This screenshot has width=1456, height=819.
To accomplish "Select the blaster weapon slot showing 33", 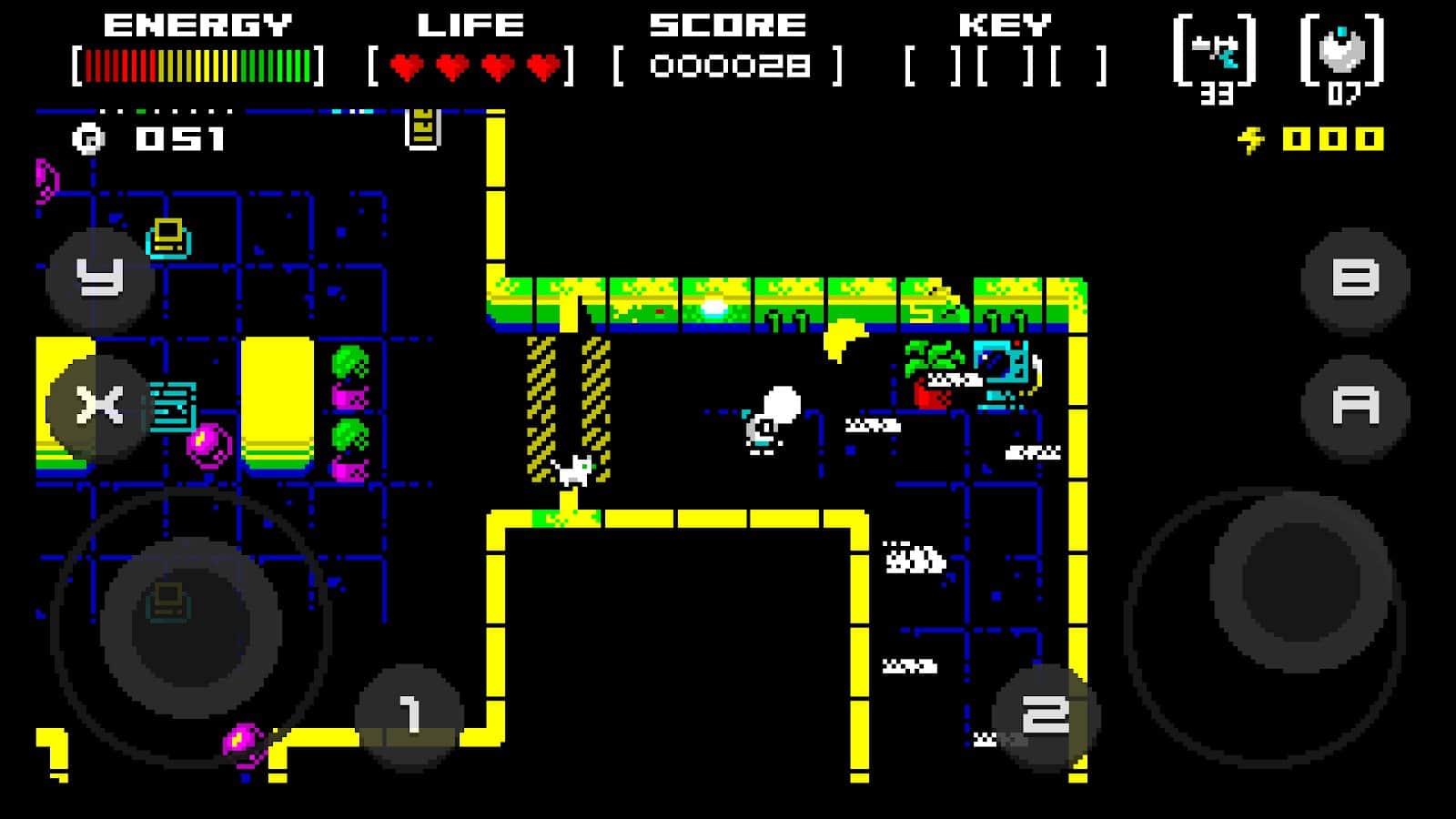I will pyautogui.click(x=1216, y=56).
